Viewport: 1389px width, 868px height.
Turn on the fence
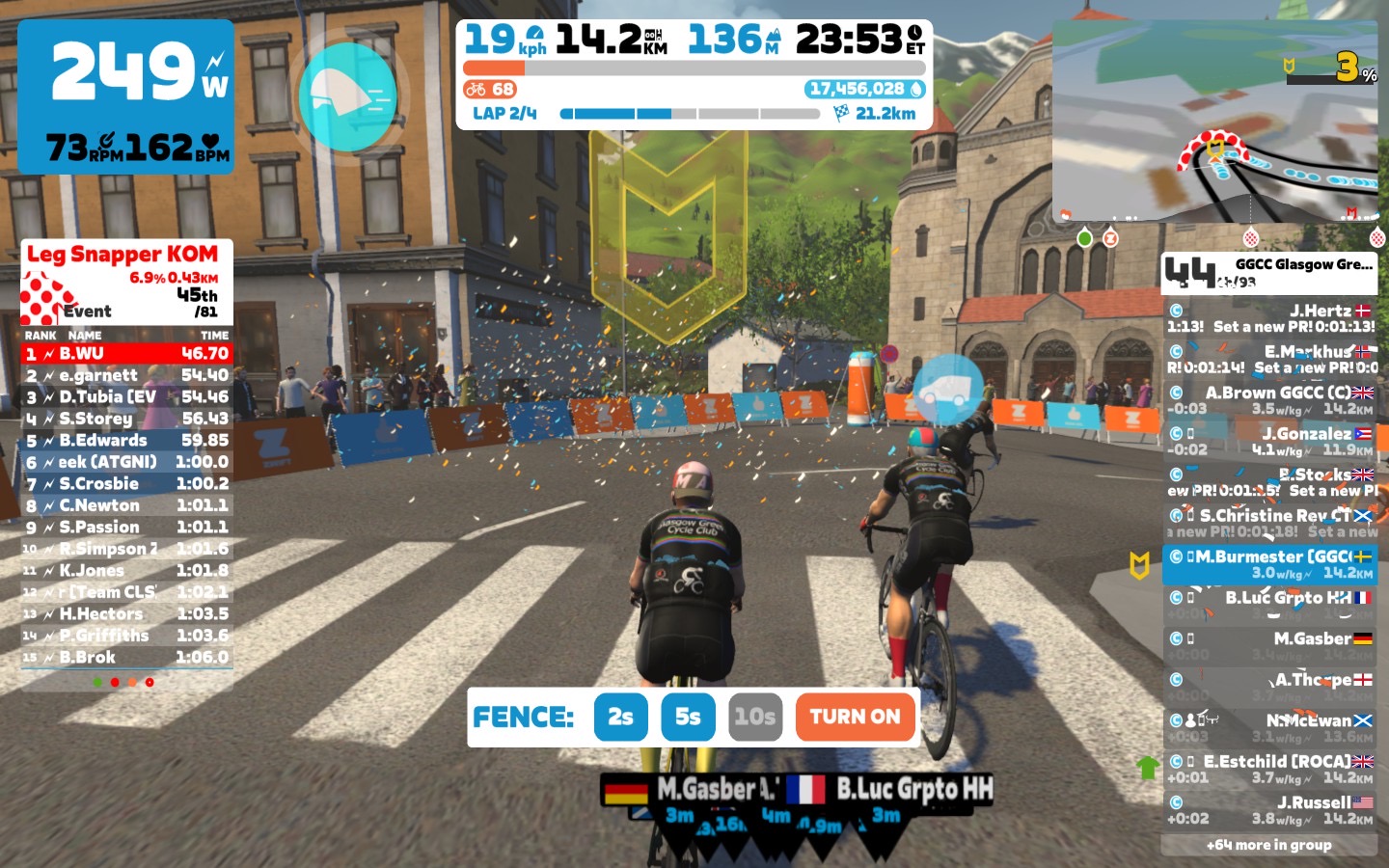[855, 717]
